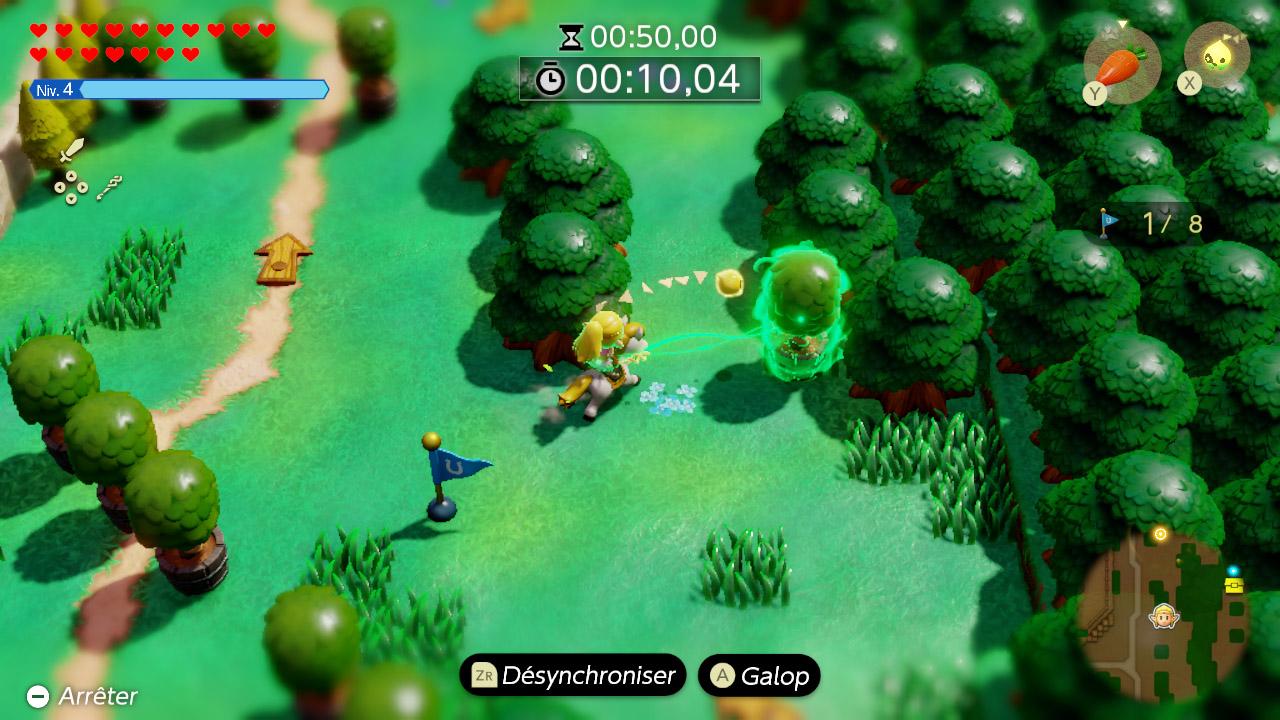Click the treasure chest marker on minimap
Viewport: 1280px width, 720px height.
click(1234, 584)
